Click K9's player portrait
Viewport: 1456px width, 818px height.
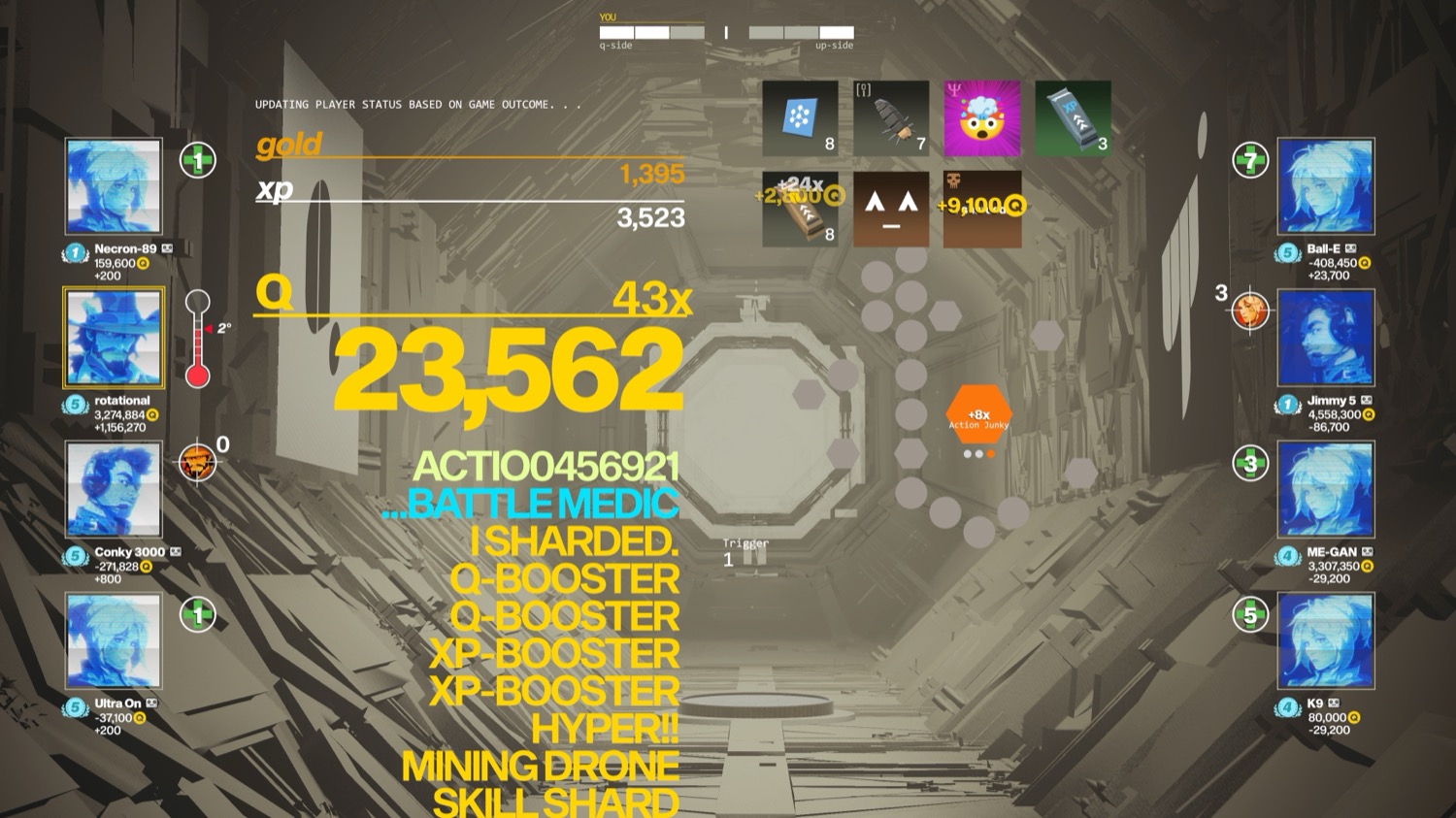[x=1326, y=641]
